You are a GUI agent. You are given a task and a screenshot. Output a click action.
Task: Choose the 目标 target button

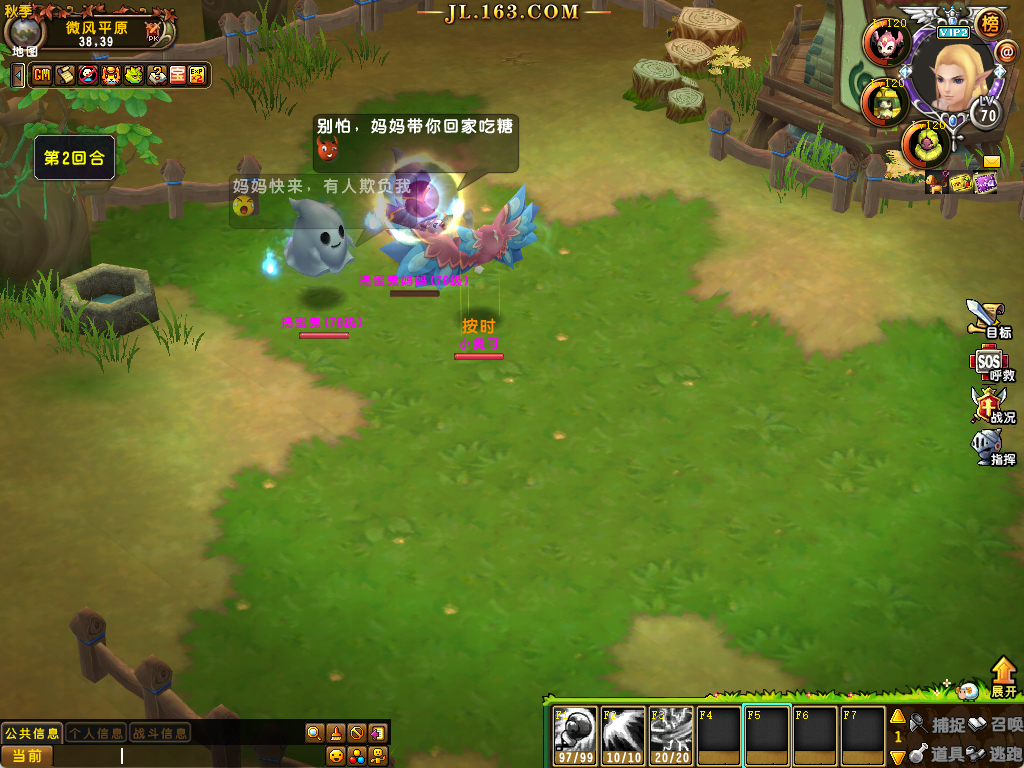point(988,320)
